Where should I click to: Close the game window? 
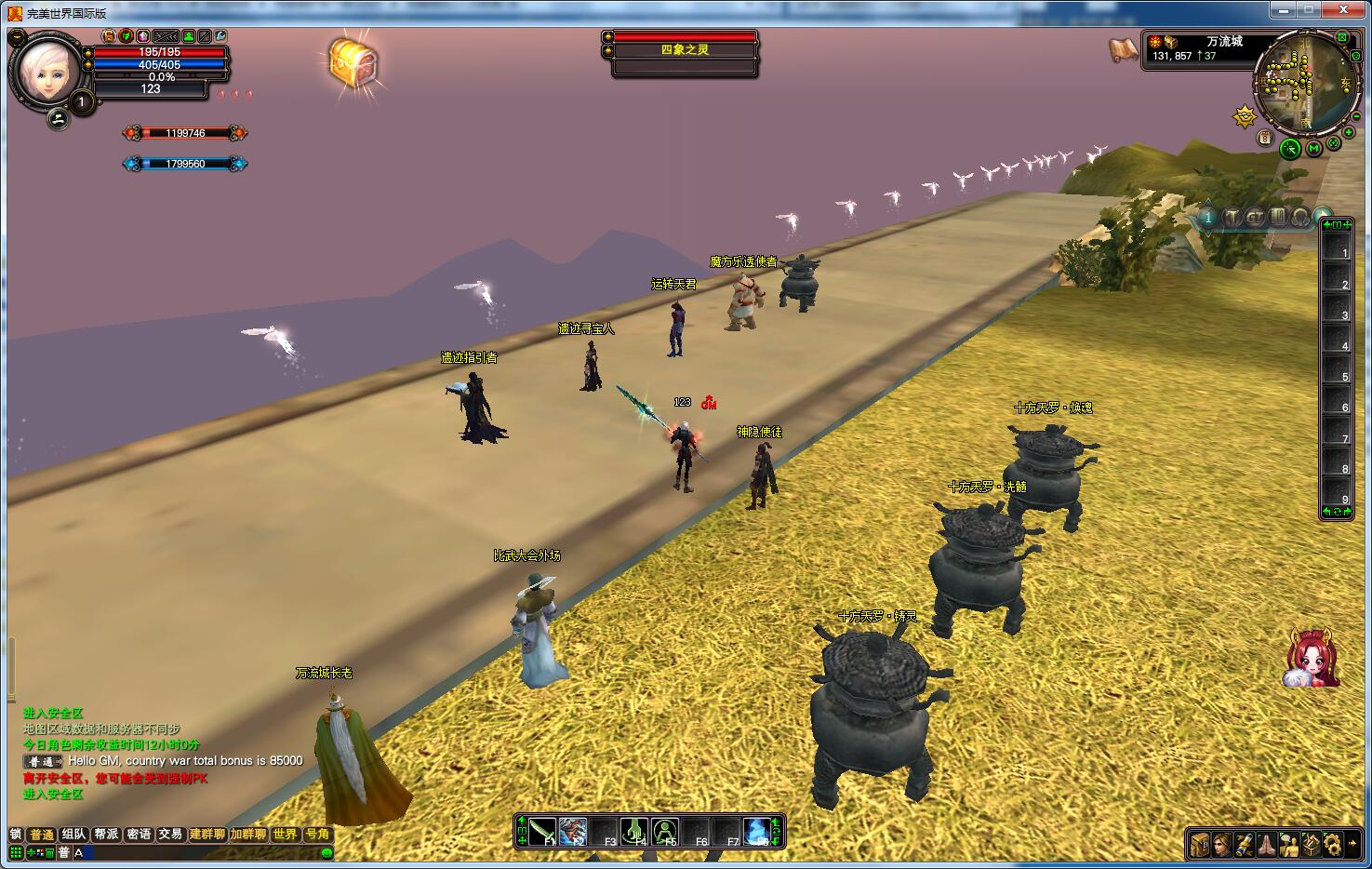(x=1344, y=10)
